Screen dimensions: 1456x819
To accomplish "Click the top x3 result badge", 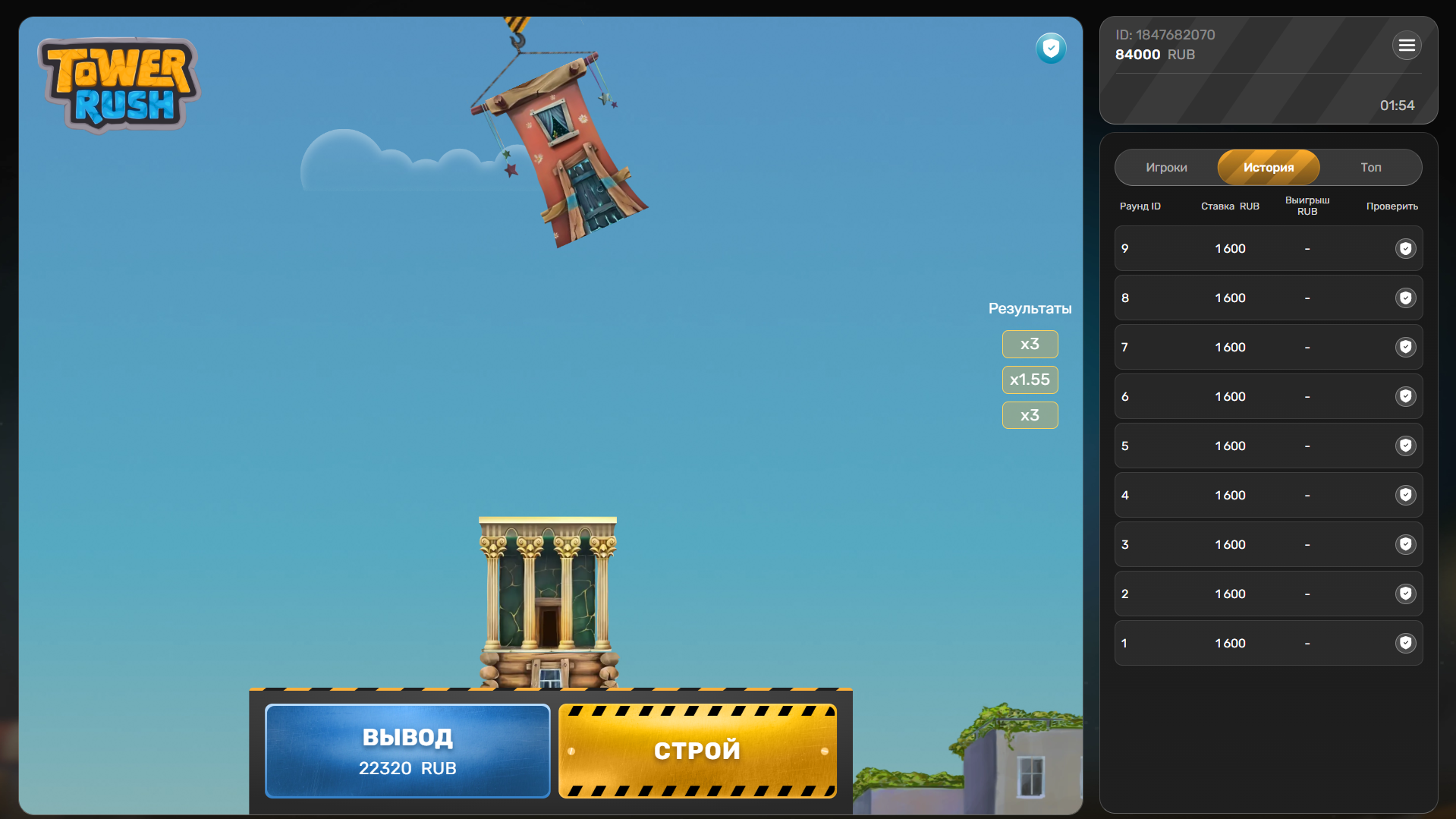I will [x=1030, y=344].
